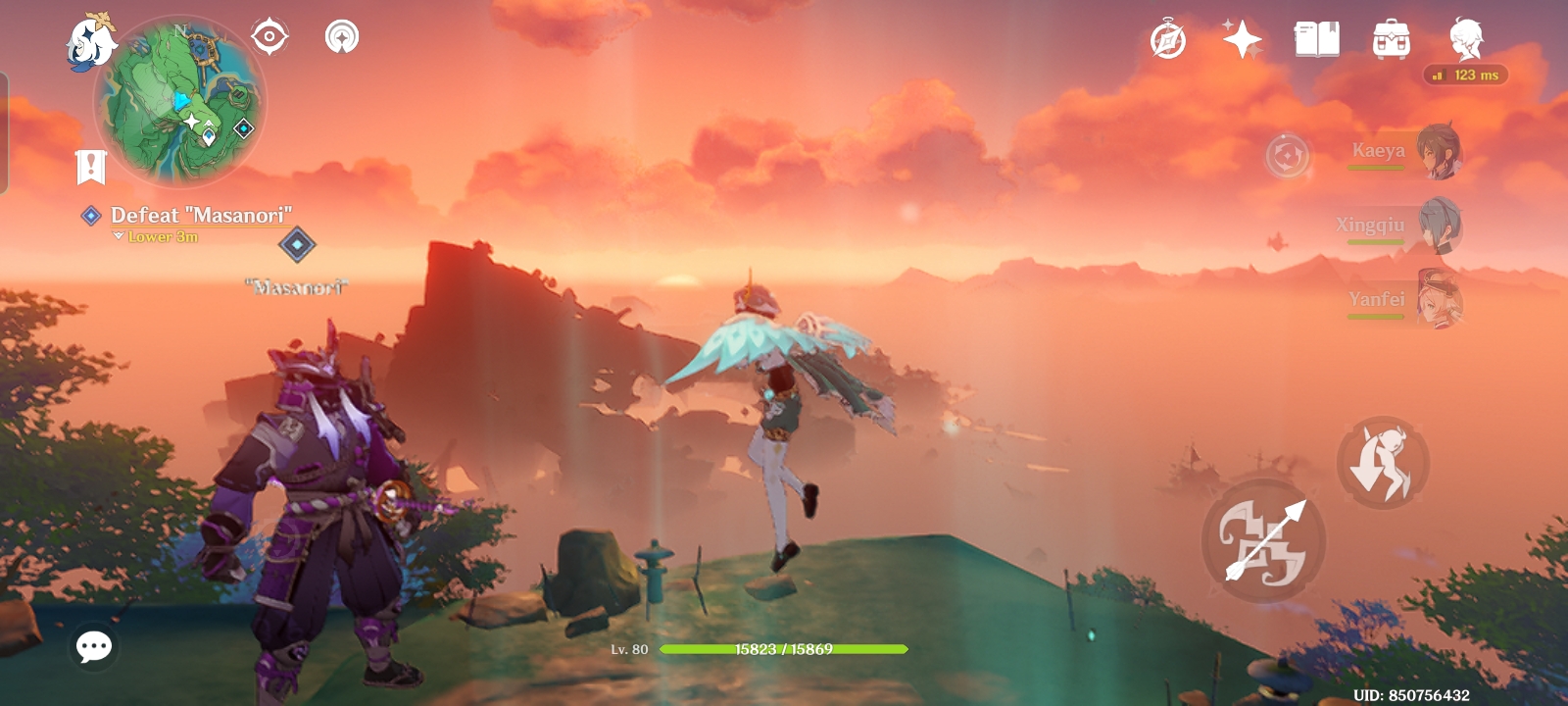Open the Inventory backpack icon

1390,39
